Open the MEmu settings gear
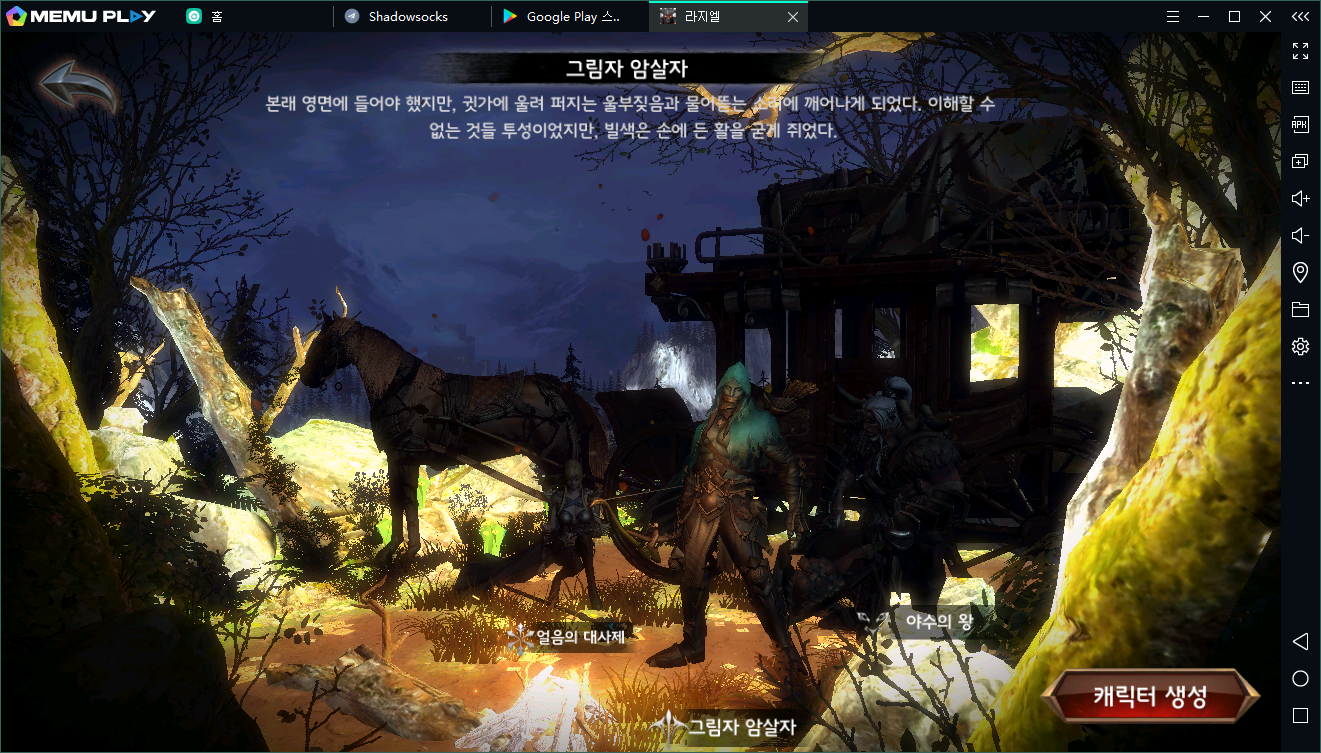 (1300, 347)
